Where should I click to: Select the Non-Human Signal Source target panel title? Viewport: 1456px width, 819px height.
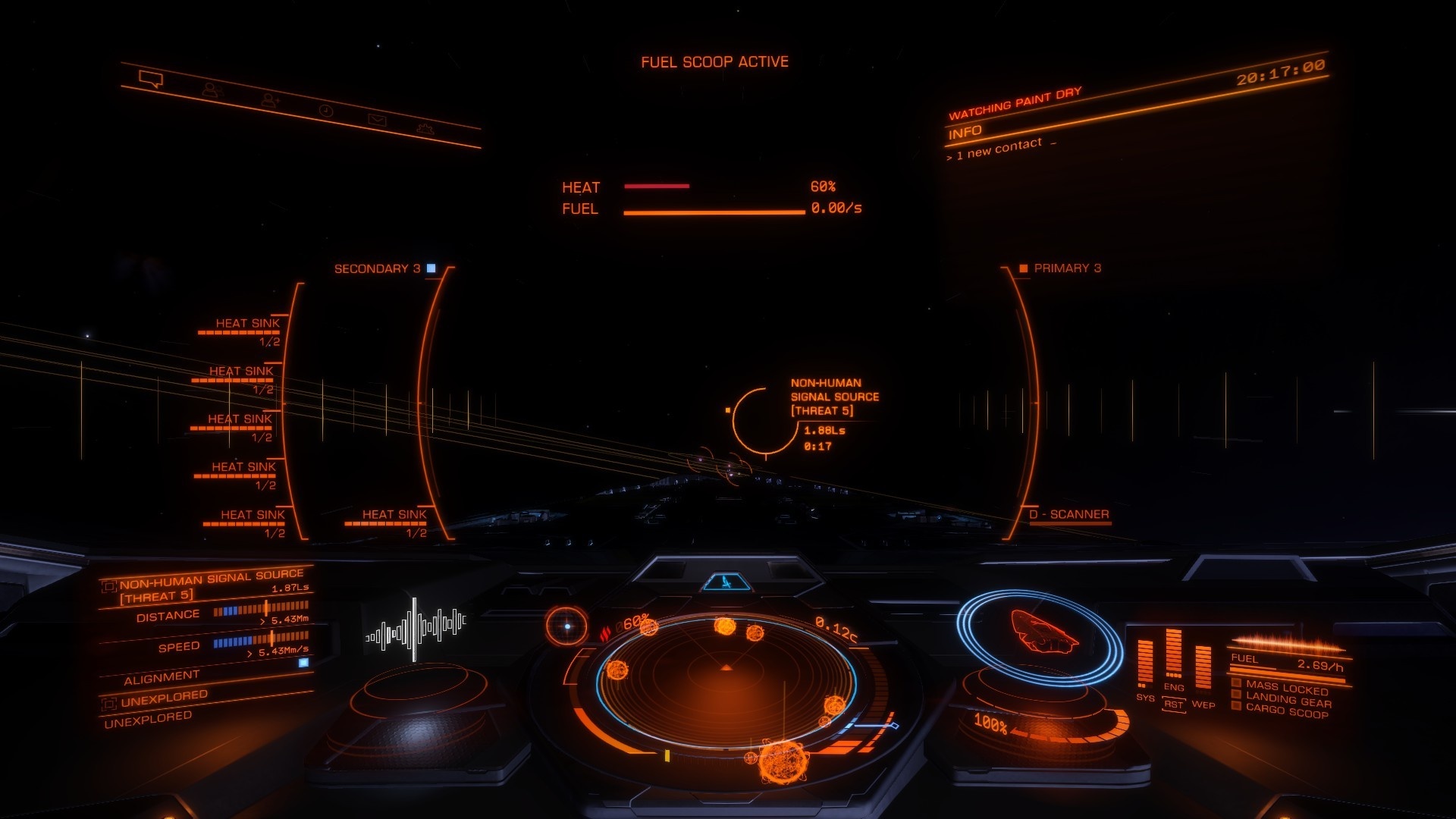coord(211,579)
